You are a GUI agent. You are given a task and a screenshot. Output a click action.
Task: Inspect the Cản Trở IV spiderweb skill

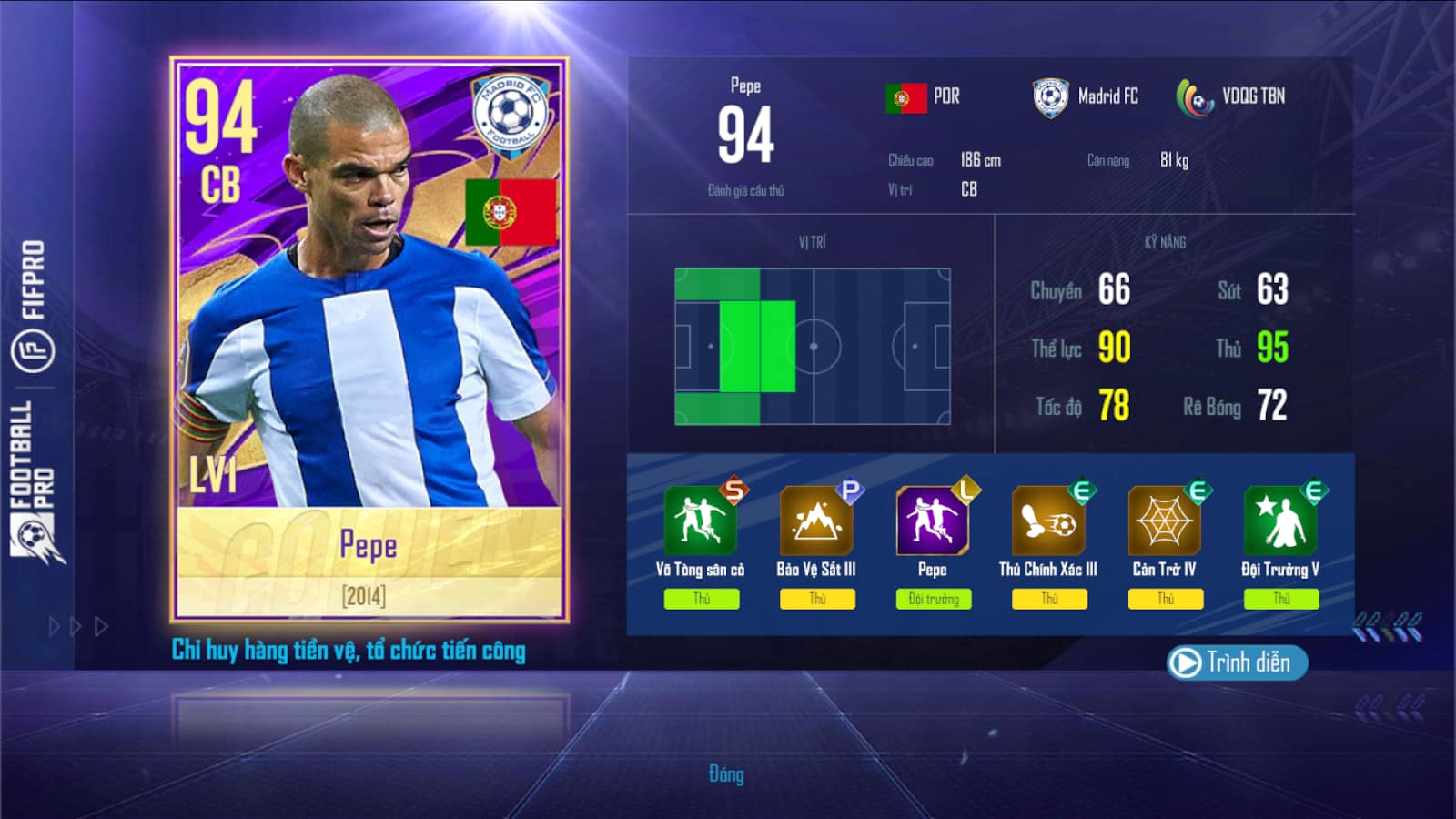click(1164, 521)
